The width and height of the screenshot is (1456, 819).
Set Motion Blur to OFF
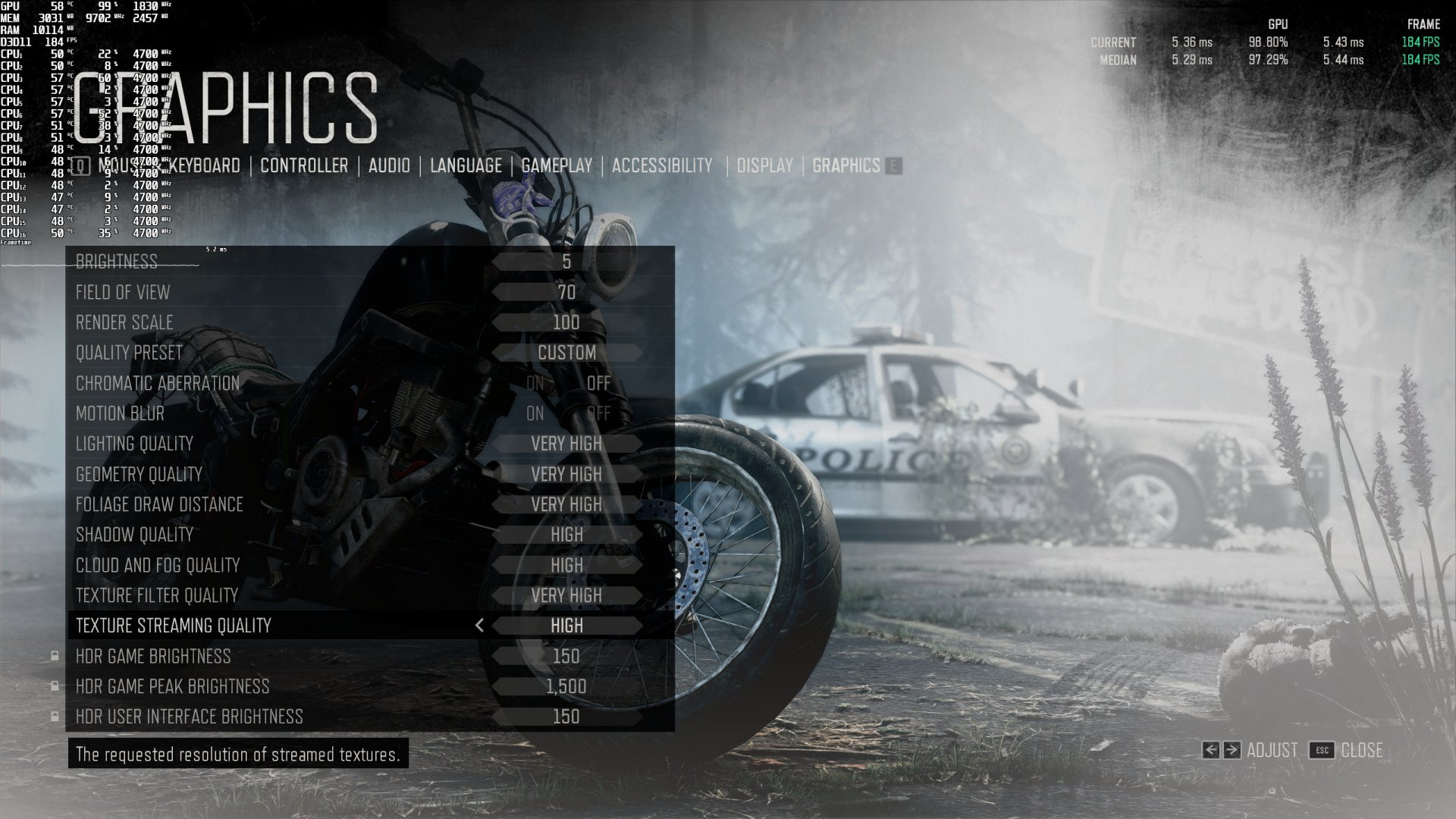(x=598, y=414)
